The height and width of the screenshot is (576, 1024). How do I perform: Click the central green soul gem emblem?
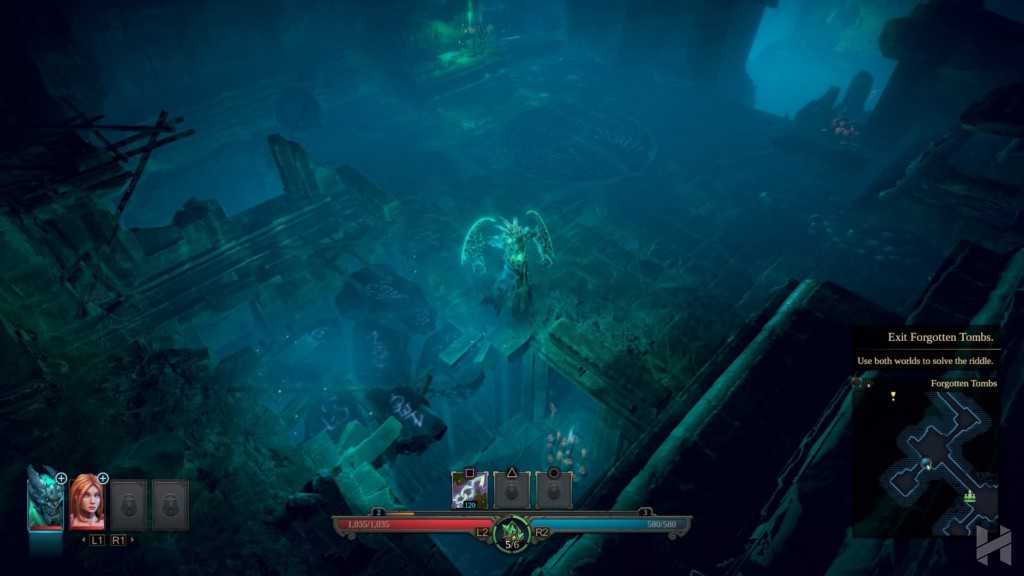point(512,531)
